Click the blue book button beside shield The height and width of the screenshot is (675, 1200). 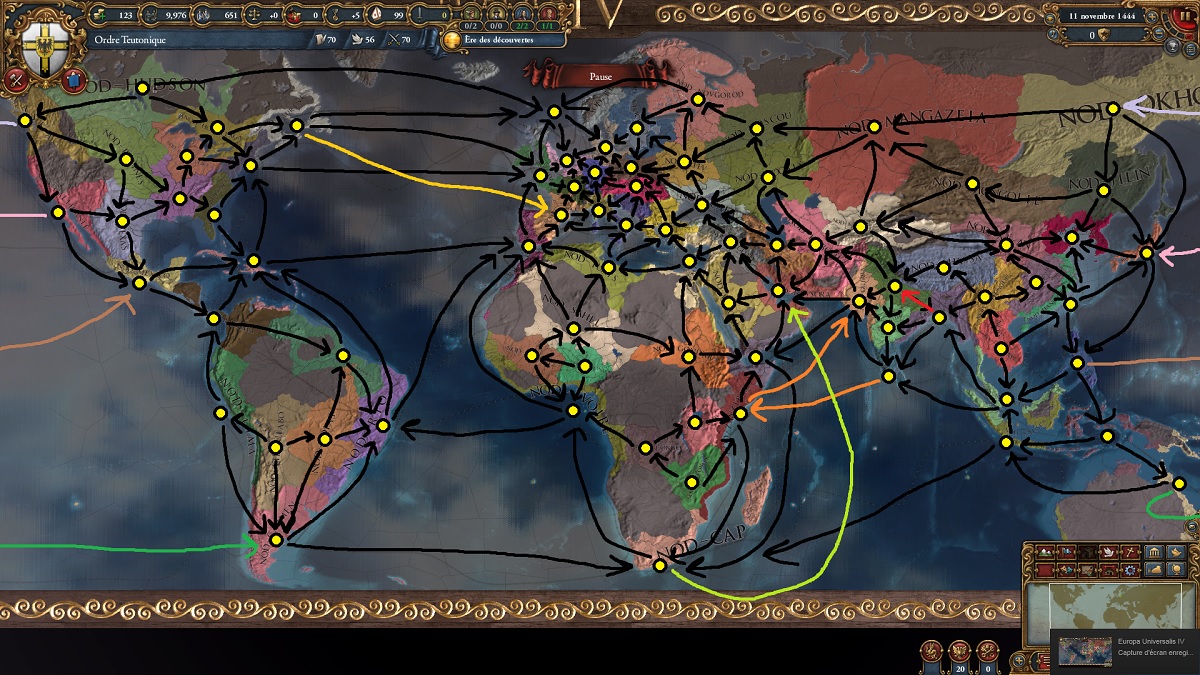click(71, 81)
